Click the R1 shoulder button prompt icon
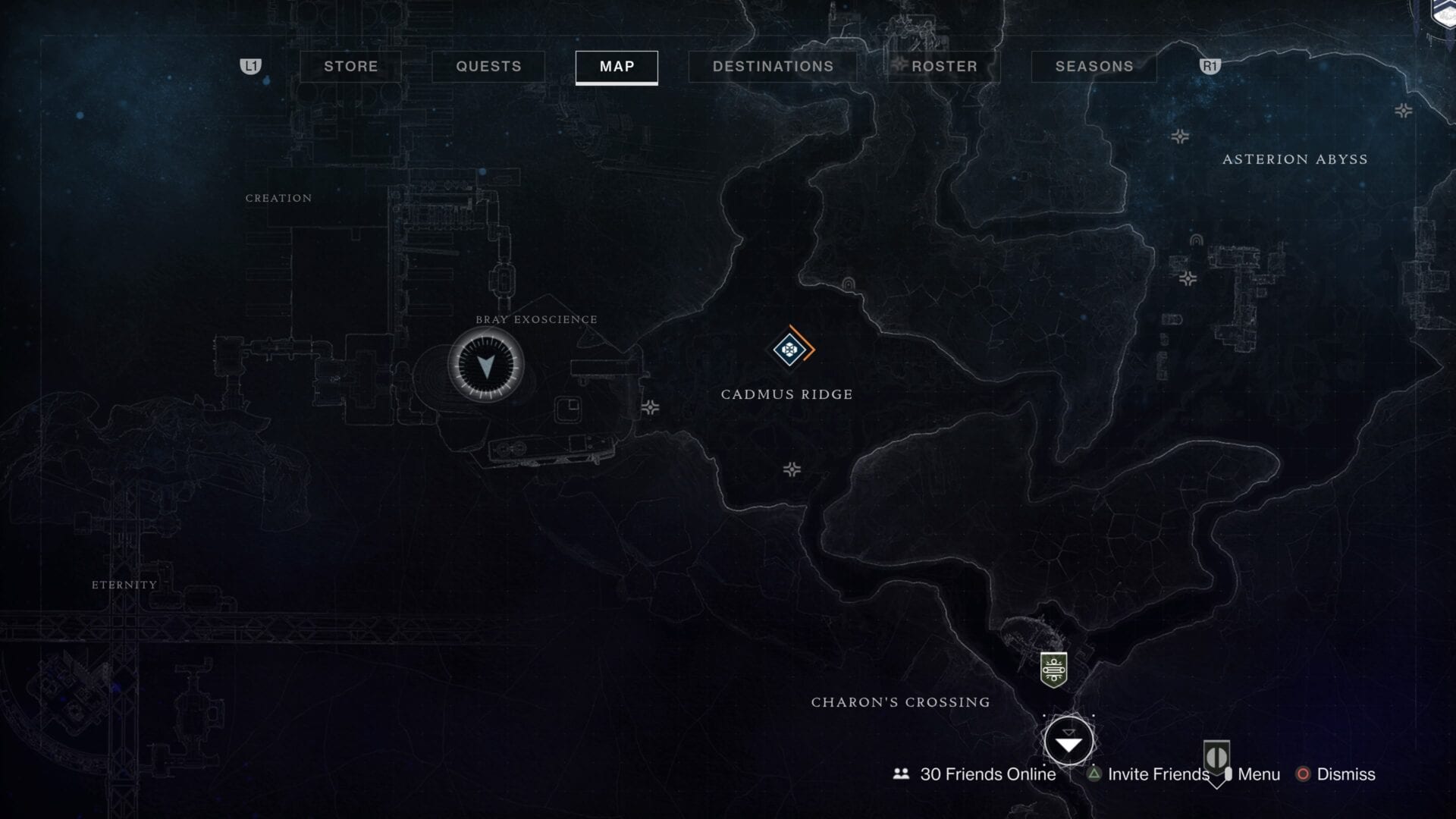 coord(1211,67)
